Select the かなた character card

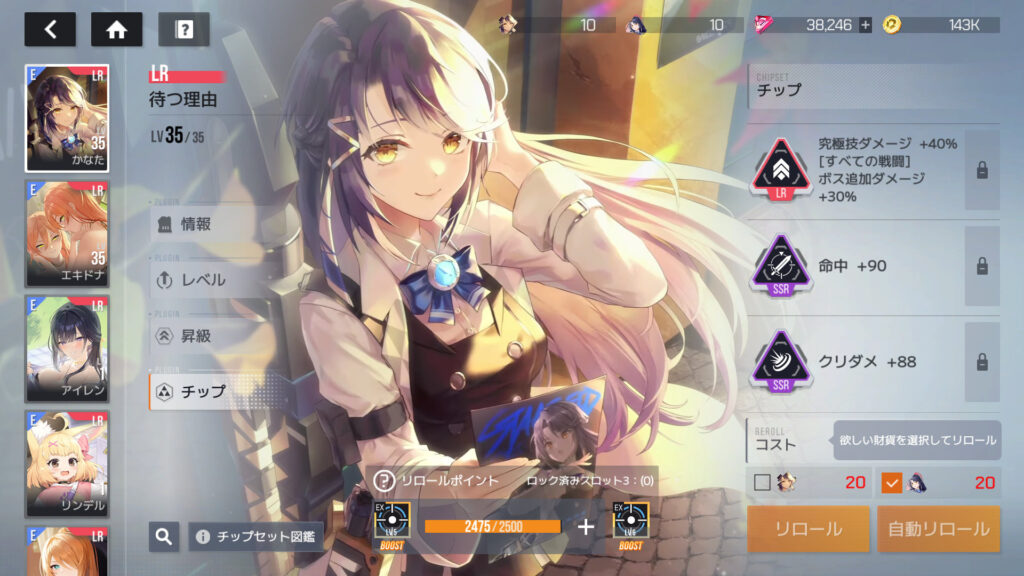[67, 119]
